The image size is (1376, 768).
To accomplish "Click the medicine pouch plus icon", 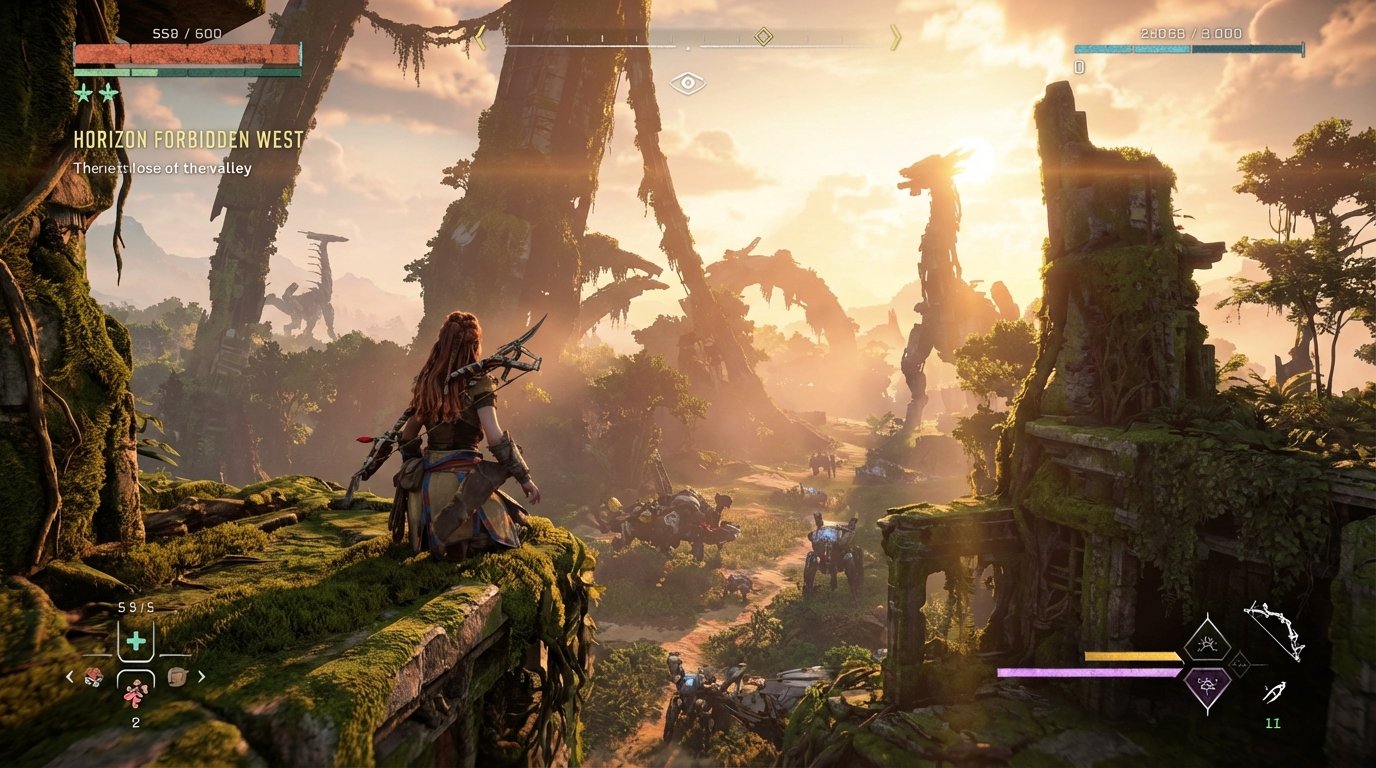I will (136, 640).
